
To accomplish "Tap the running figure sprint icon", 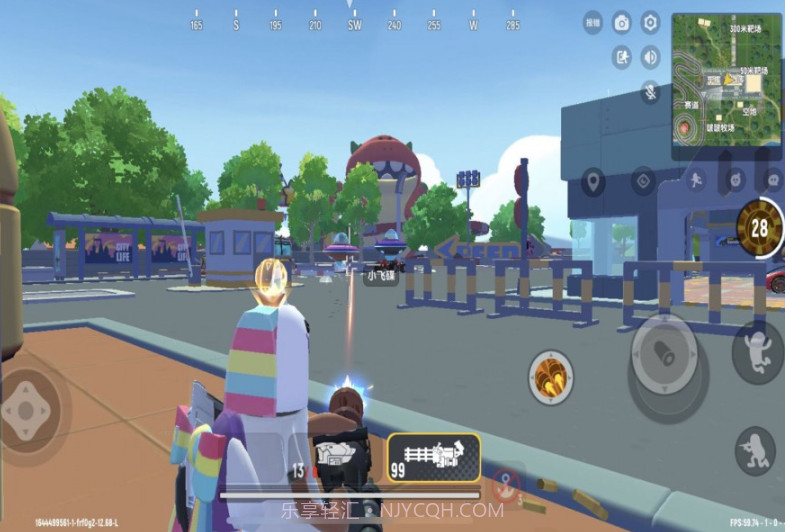I will click(693, 180).
